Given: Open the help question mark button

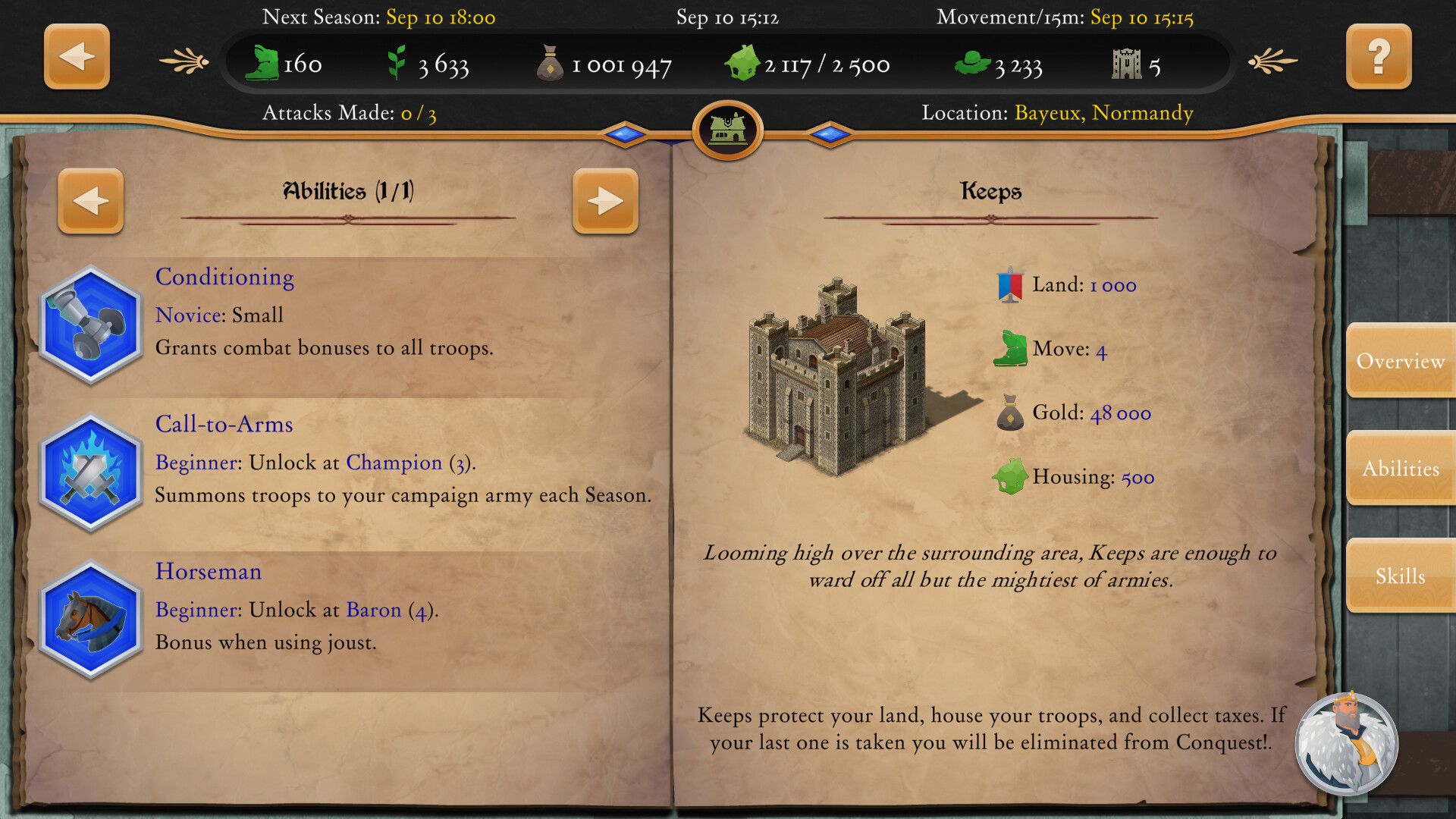Looking at the screenshot, I should pos(1379,57).
